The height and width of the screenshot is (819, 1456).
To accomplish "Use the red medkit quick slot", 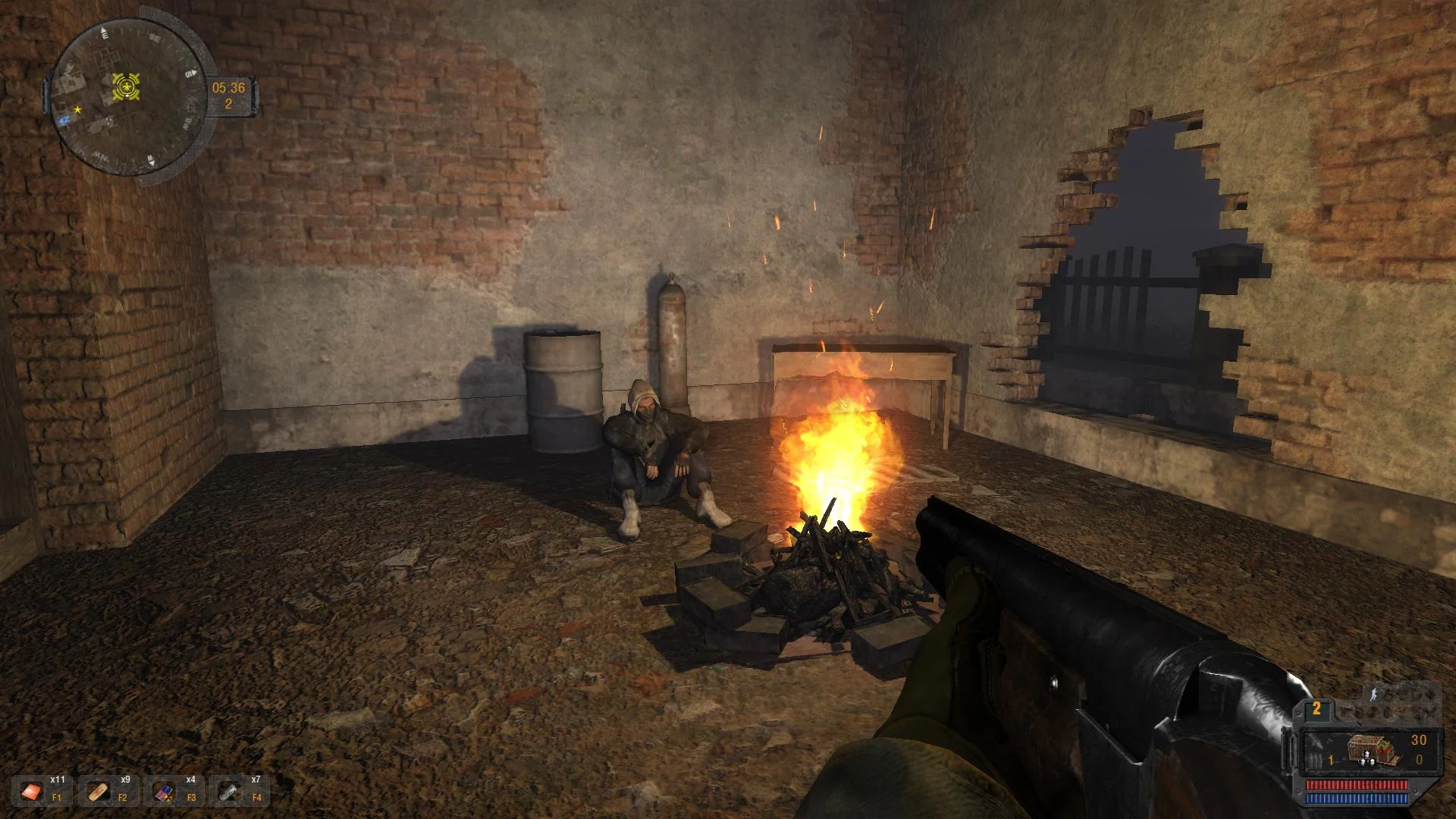I will pyautogui.click(x=32, y=792).
